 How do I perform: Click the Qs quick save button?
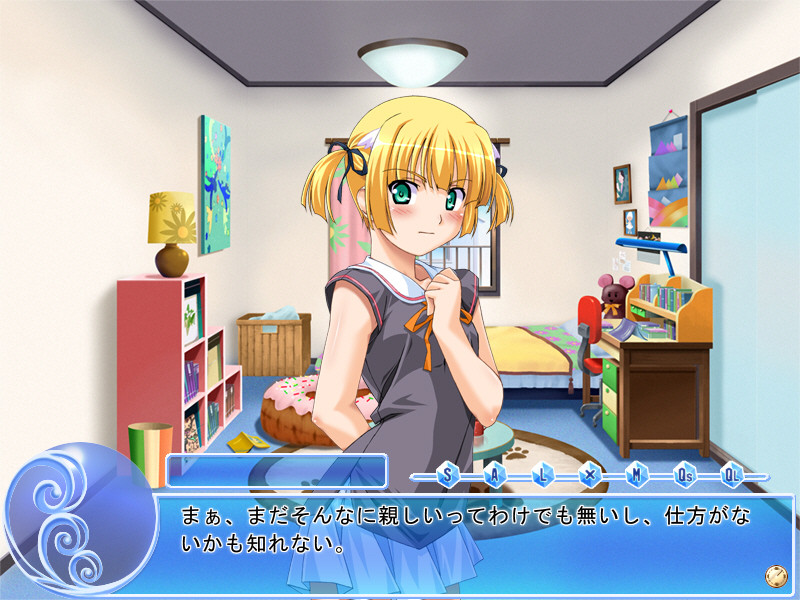pos(684,475)
